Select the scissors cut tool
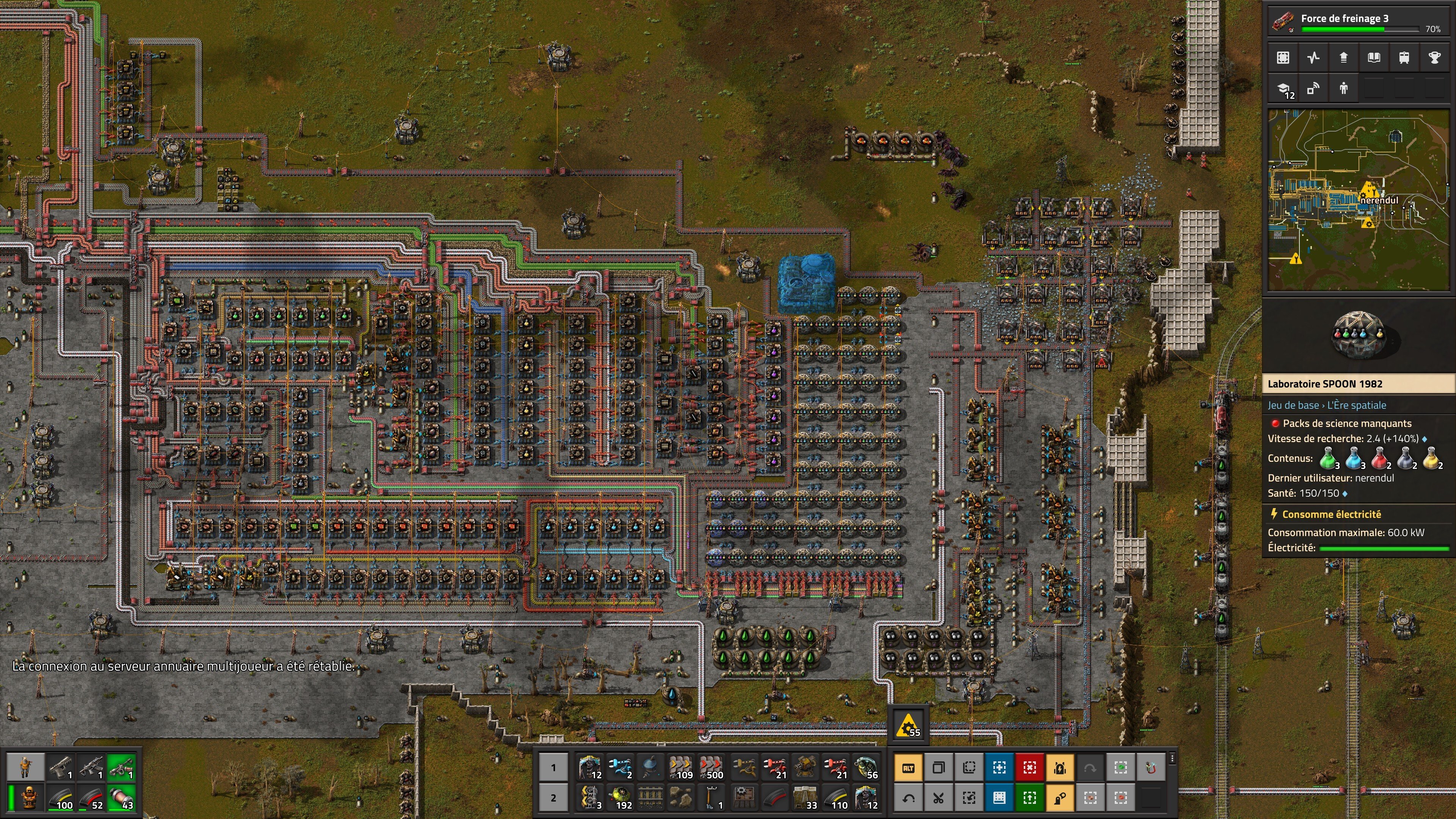Image resolution: width=1456 pixels, height=819 pixels. (x=938, y=797)
